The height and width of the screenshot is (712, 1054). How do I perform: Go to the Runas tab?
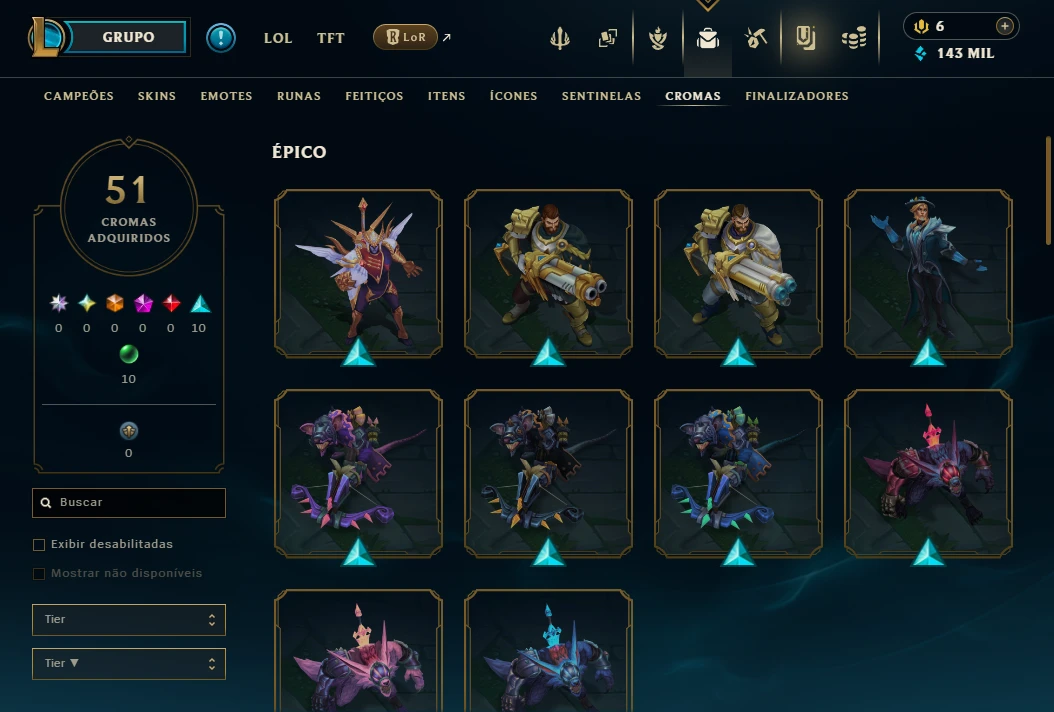299,96
